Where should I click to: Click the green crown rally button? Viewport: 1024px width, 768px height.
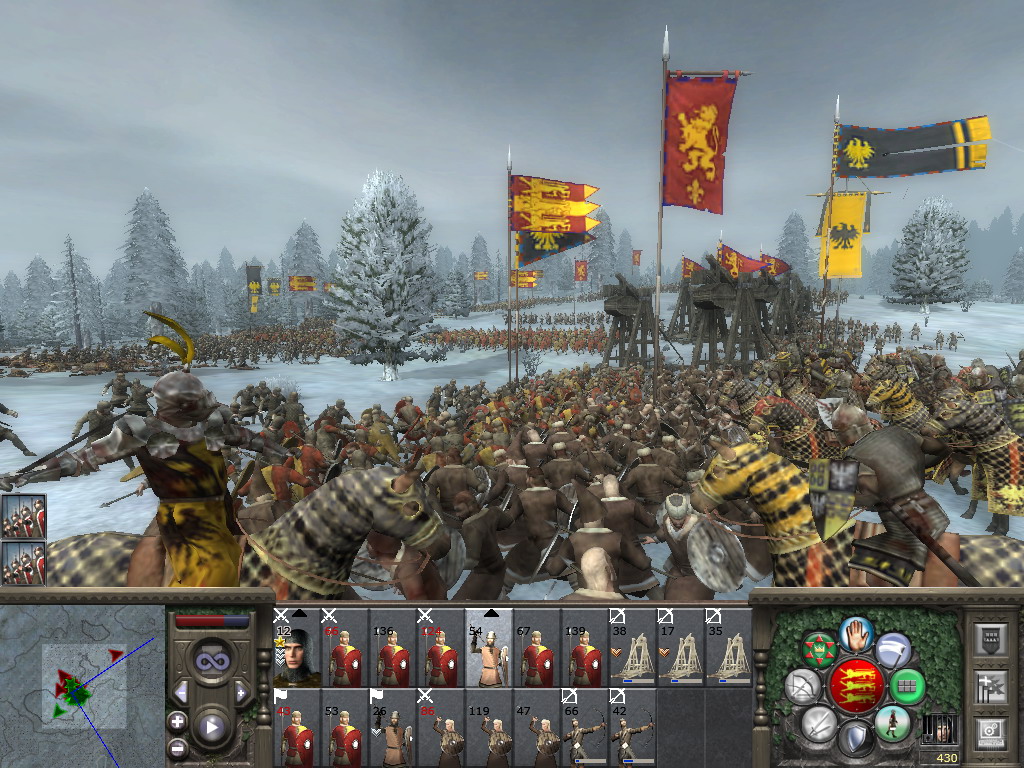819,649
